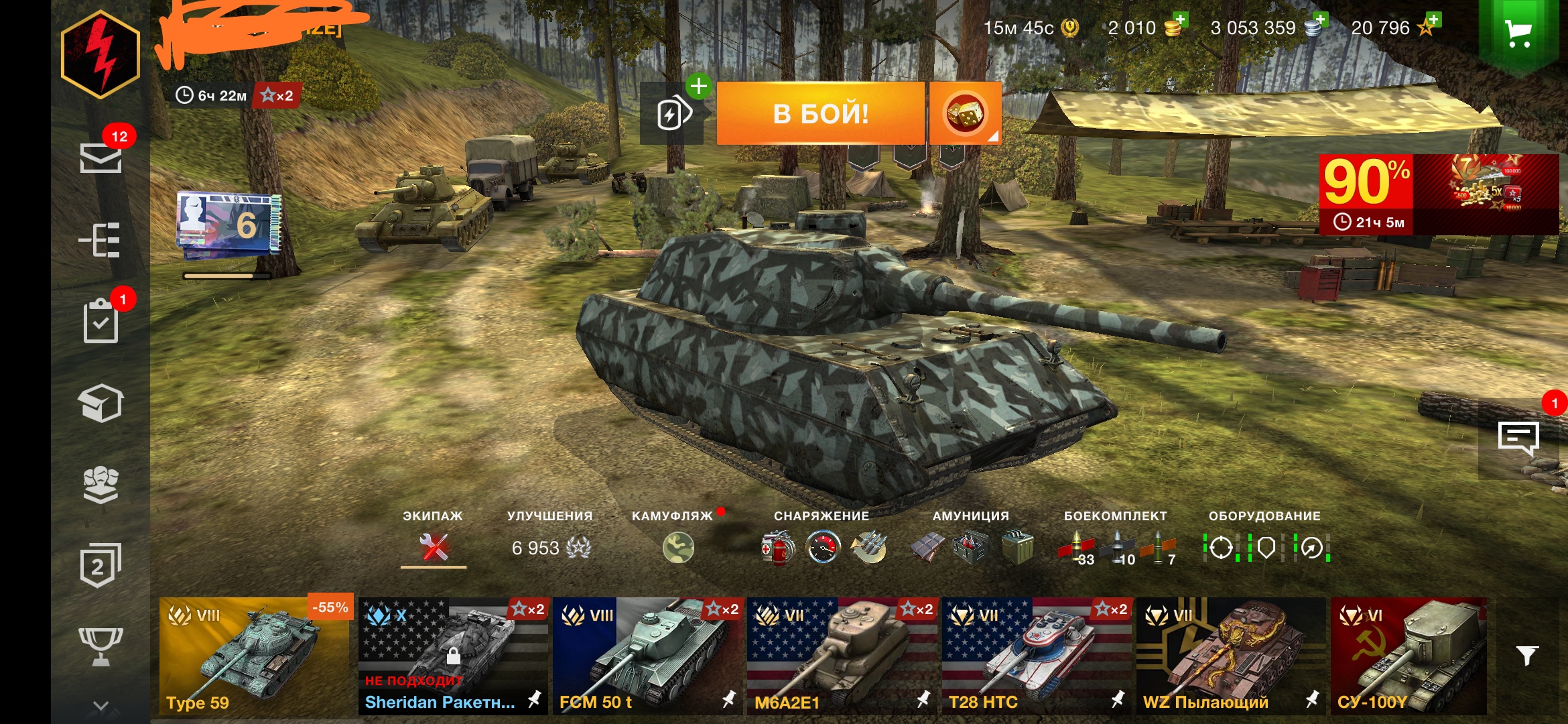
Task: Open the containers box icon
Action: (x=101, y=404)
